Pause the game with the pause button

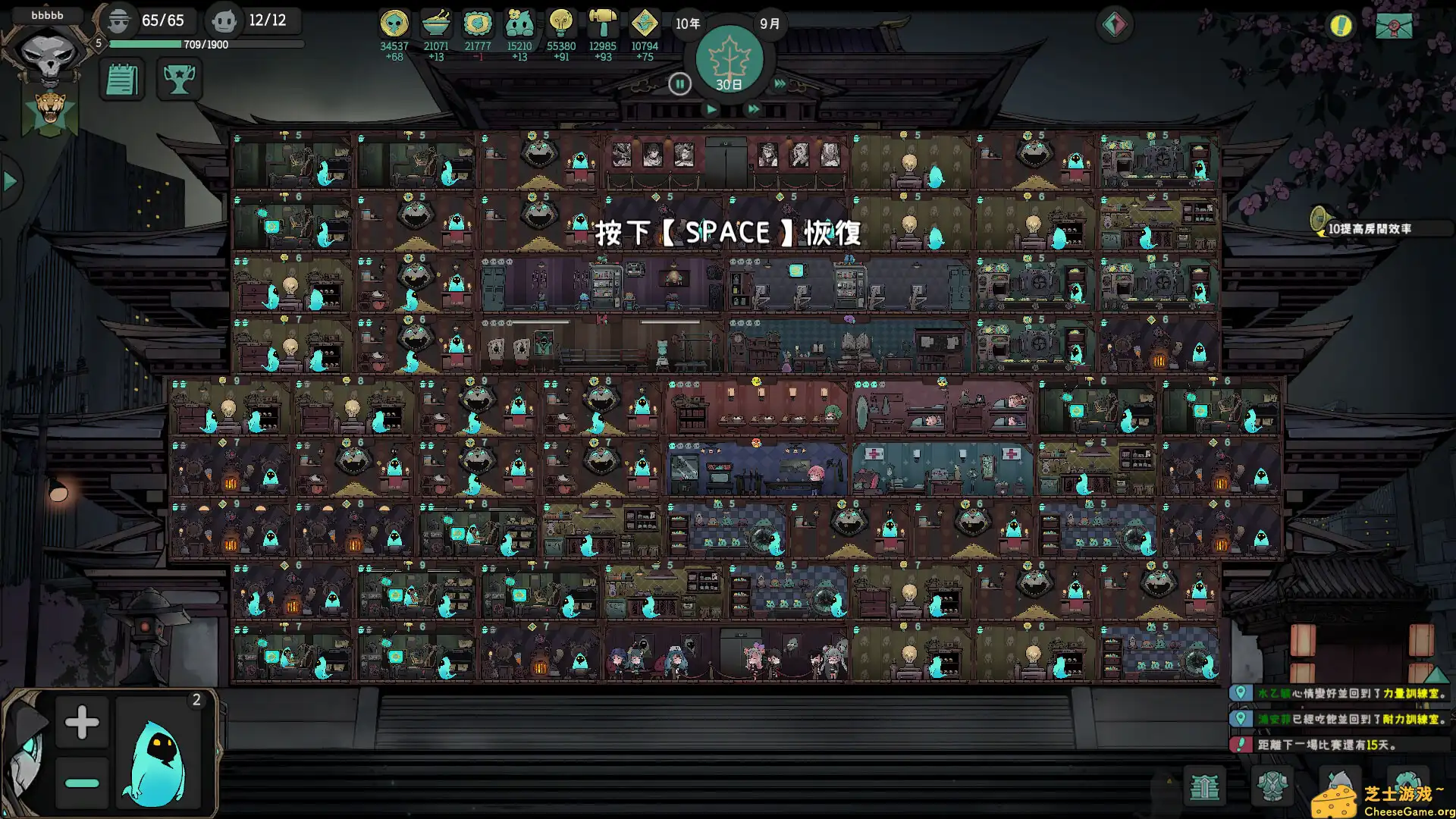coord(680,85)
